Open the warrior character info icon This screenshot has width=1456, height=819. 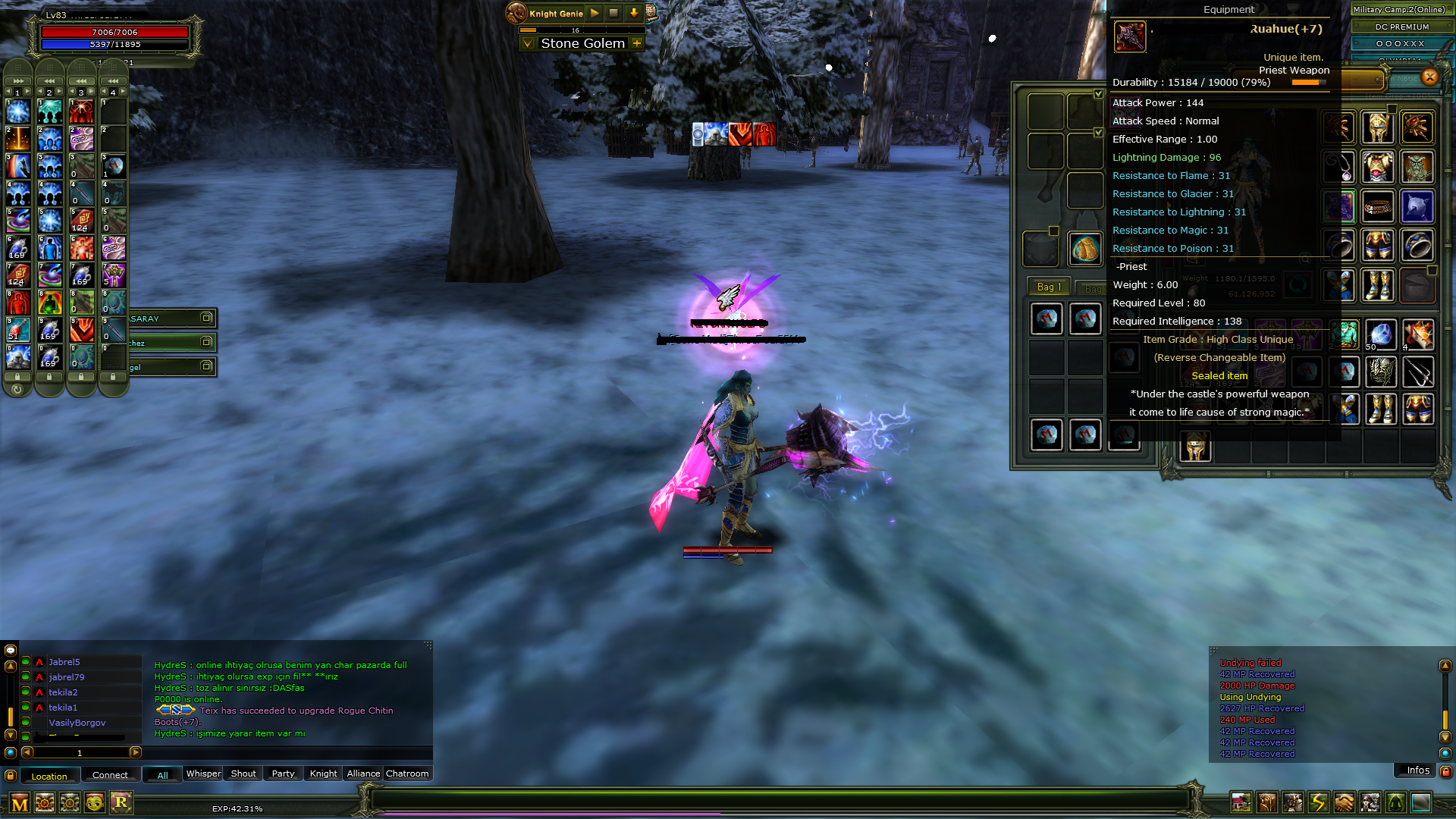1293,804
